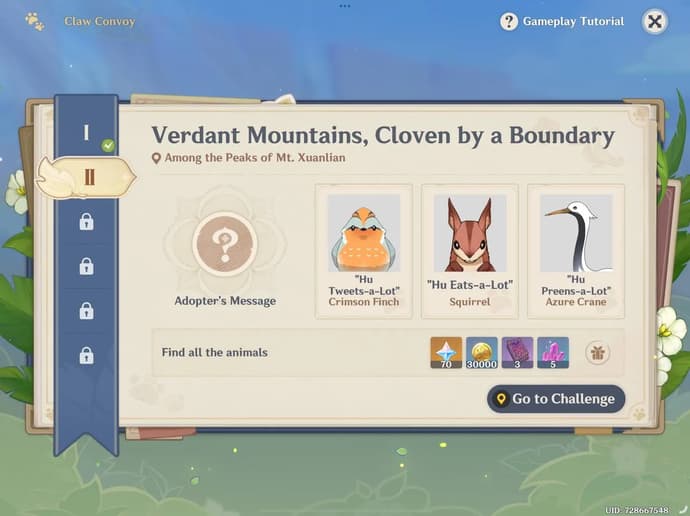
Task: Claim the gift box reward button
Action: coord(597,352)
